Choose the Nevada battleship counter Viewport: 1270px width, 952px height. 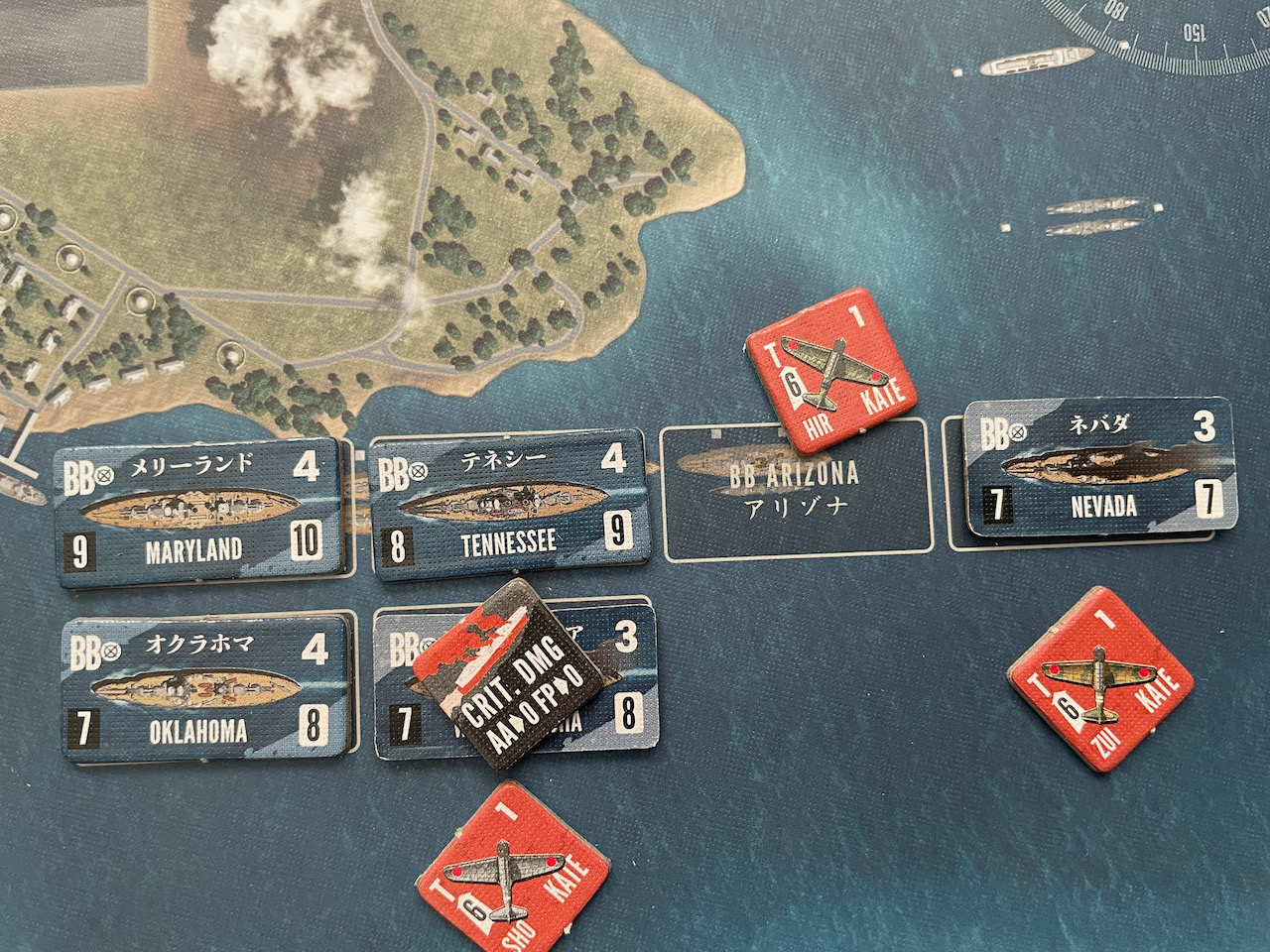pos(1098,468)
